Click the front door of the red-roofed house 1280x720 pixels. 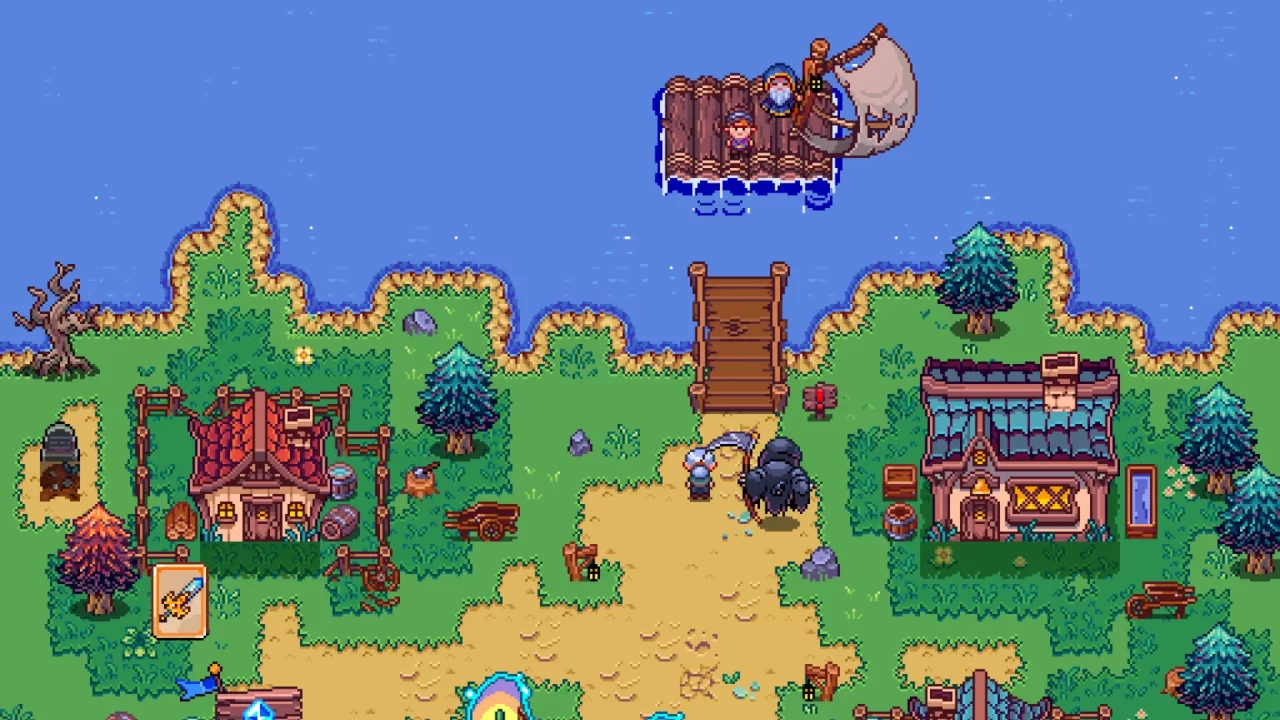click(x=265, y=520)
